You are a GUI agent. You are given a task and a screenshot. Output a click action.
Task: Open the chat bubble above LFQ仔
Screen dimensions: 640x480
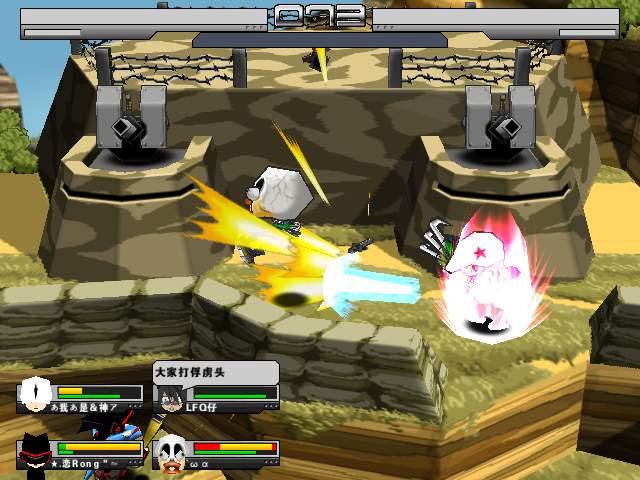214,372
